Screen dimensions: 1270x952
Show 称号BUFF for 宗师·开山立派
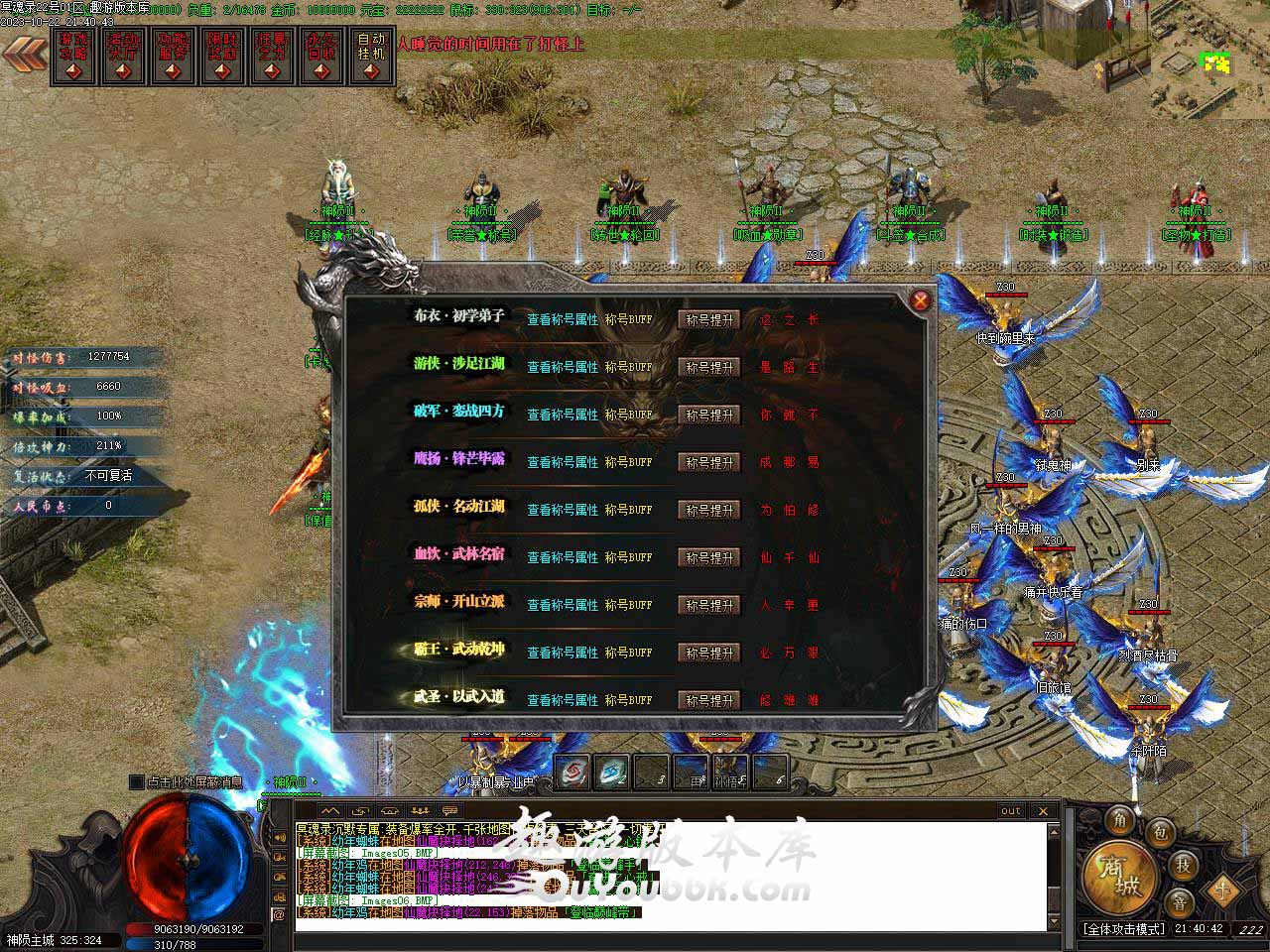(x=629, y=605)
